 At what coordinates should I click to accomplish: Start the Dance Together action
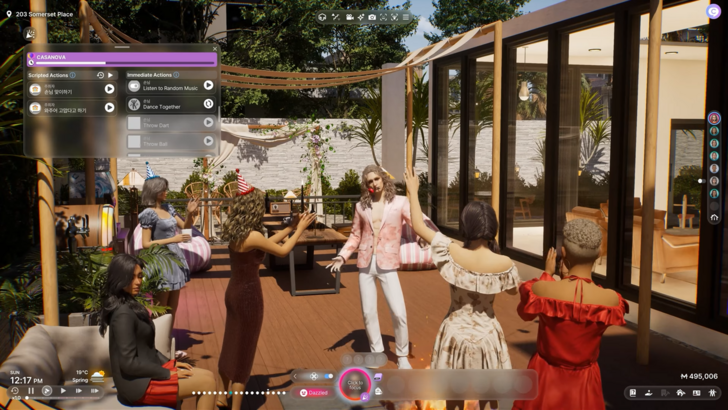[208, 103]
